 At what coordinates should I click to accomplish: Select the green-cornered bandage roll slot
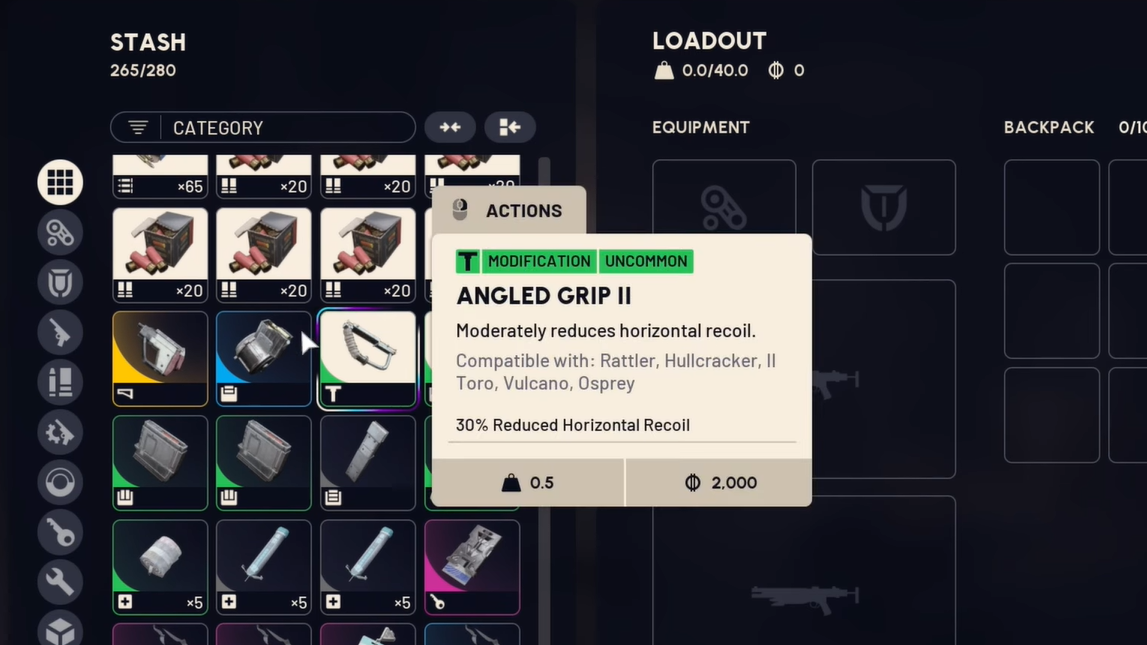click(160, 566)
